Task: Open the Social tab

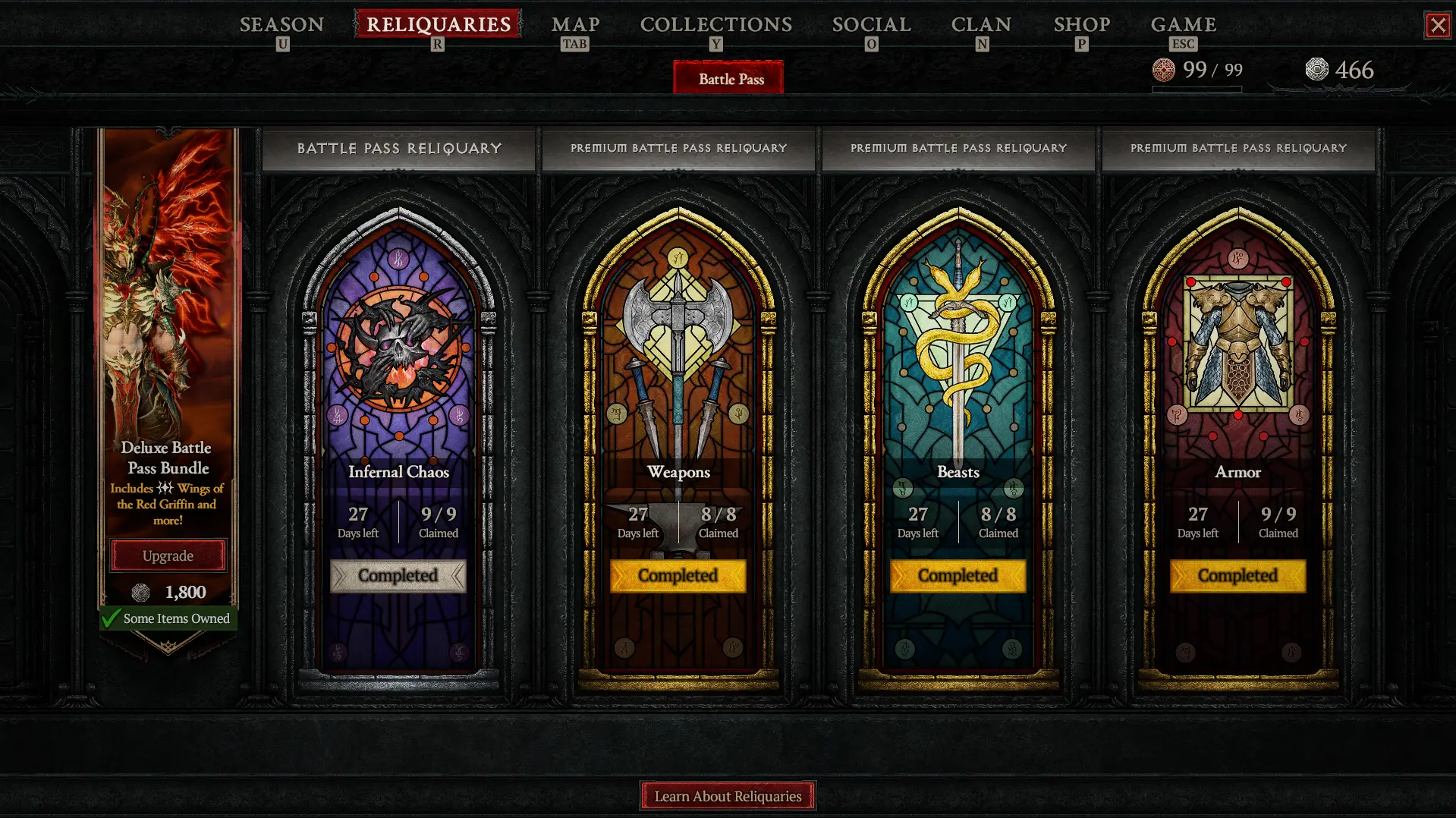Action: point(871,25)
